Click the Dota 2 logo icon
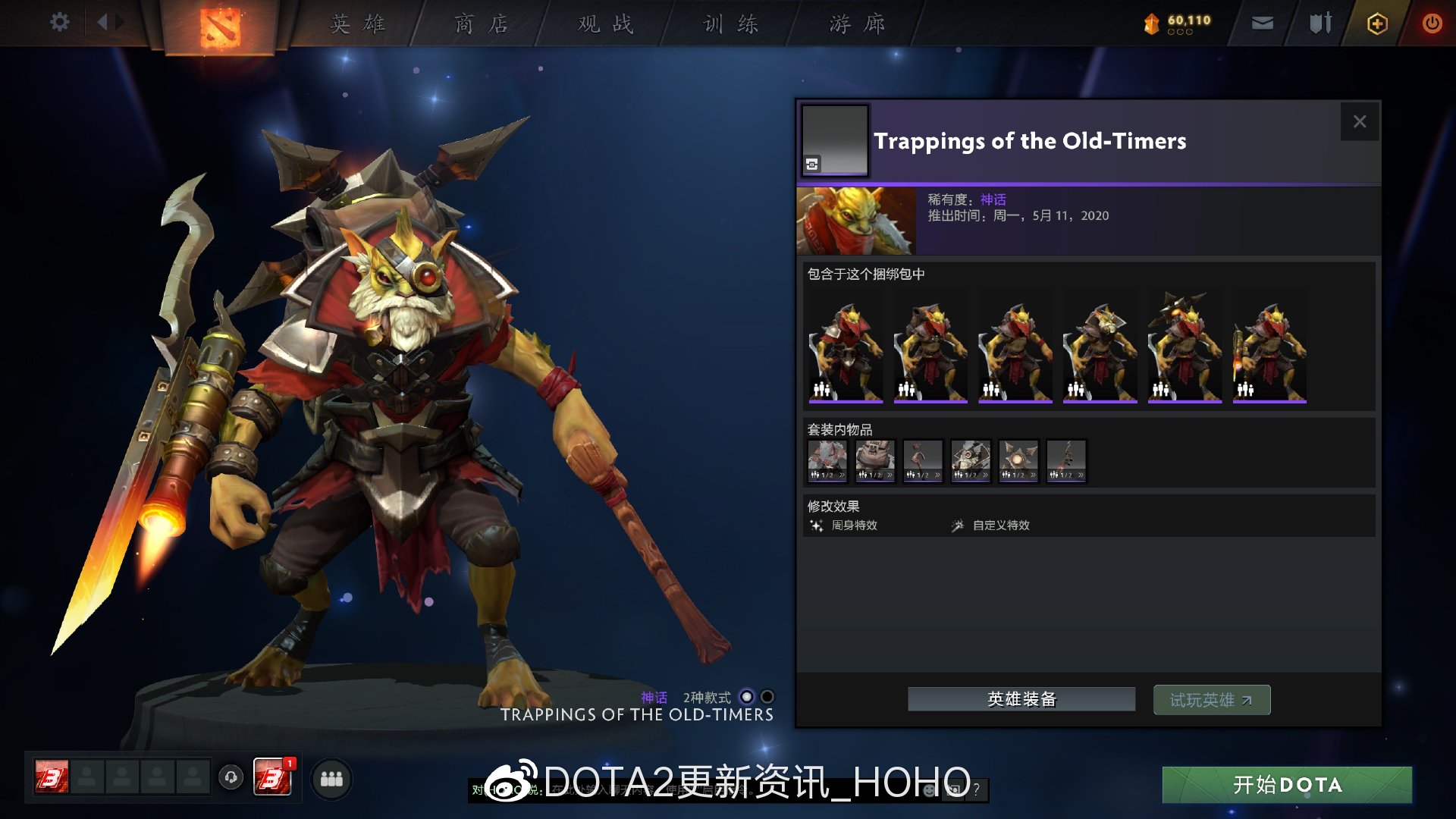Screen dimensions: 1456x819 click(x=220, y=24)
